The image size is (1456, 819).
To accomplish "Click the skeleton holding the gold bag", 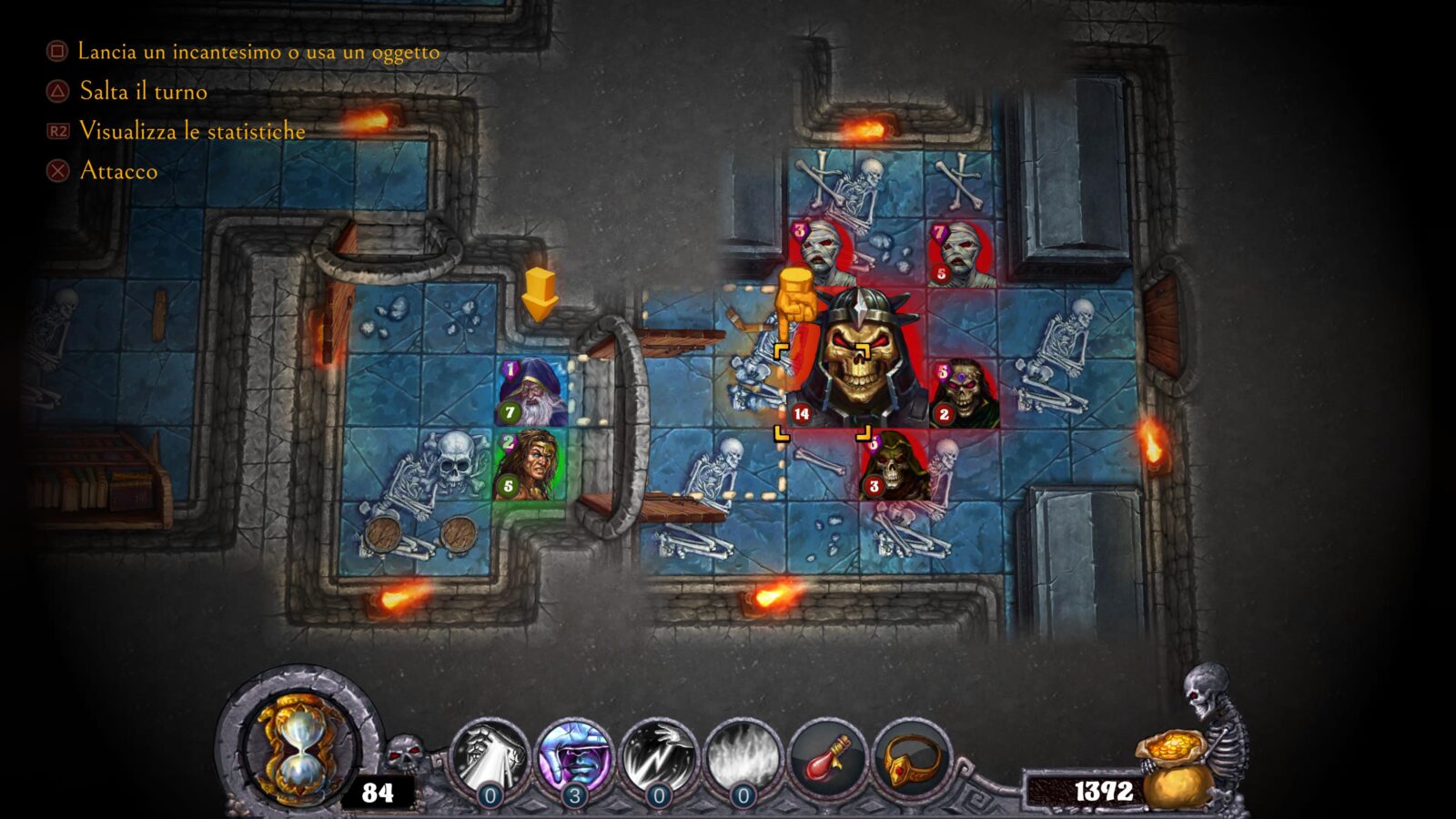I will (x=1210, y=728).
